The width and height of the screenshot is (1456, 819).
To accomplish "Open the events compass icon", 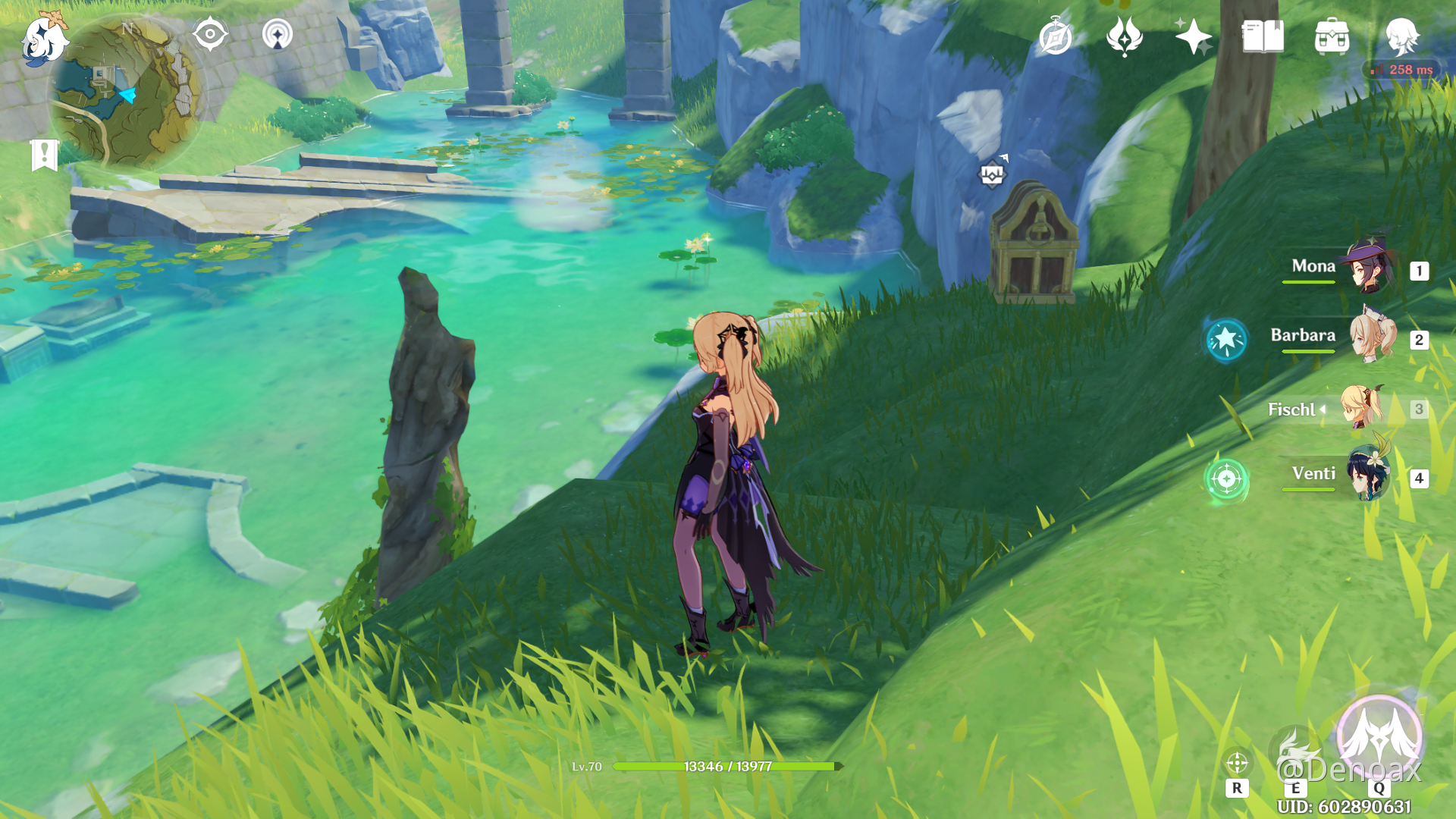I will 1056,36.
